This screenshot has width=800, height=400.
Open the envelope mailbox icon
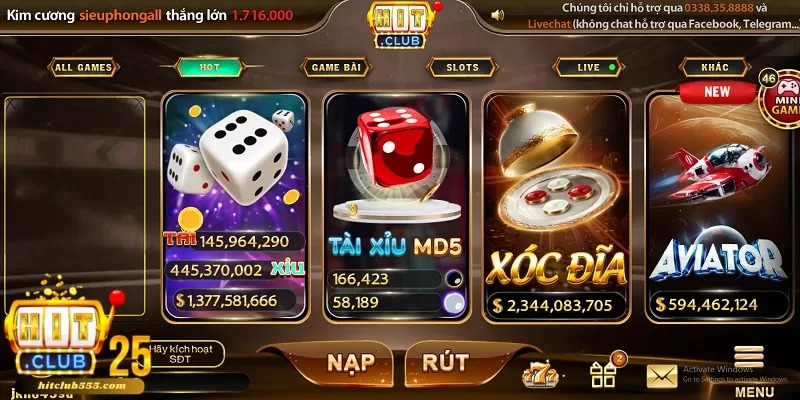point(662,375)
